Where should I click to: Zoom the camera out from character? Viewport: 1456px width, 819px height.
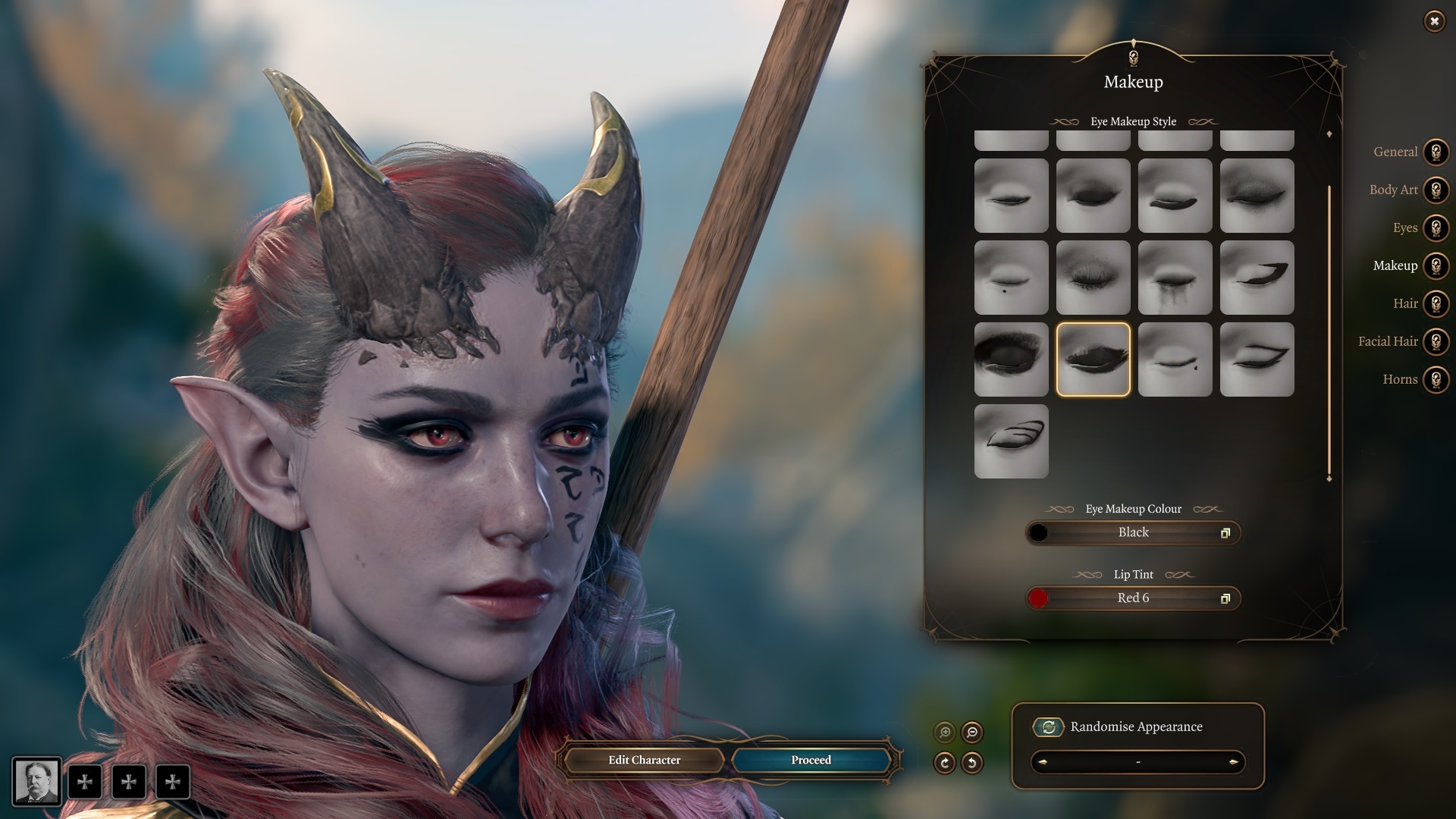pos(972,733)
